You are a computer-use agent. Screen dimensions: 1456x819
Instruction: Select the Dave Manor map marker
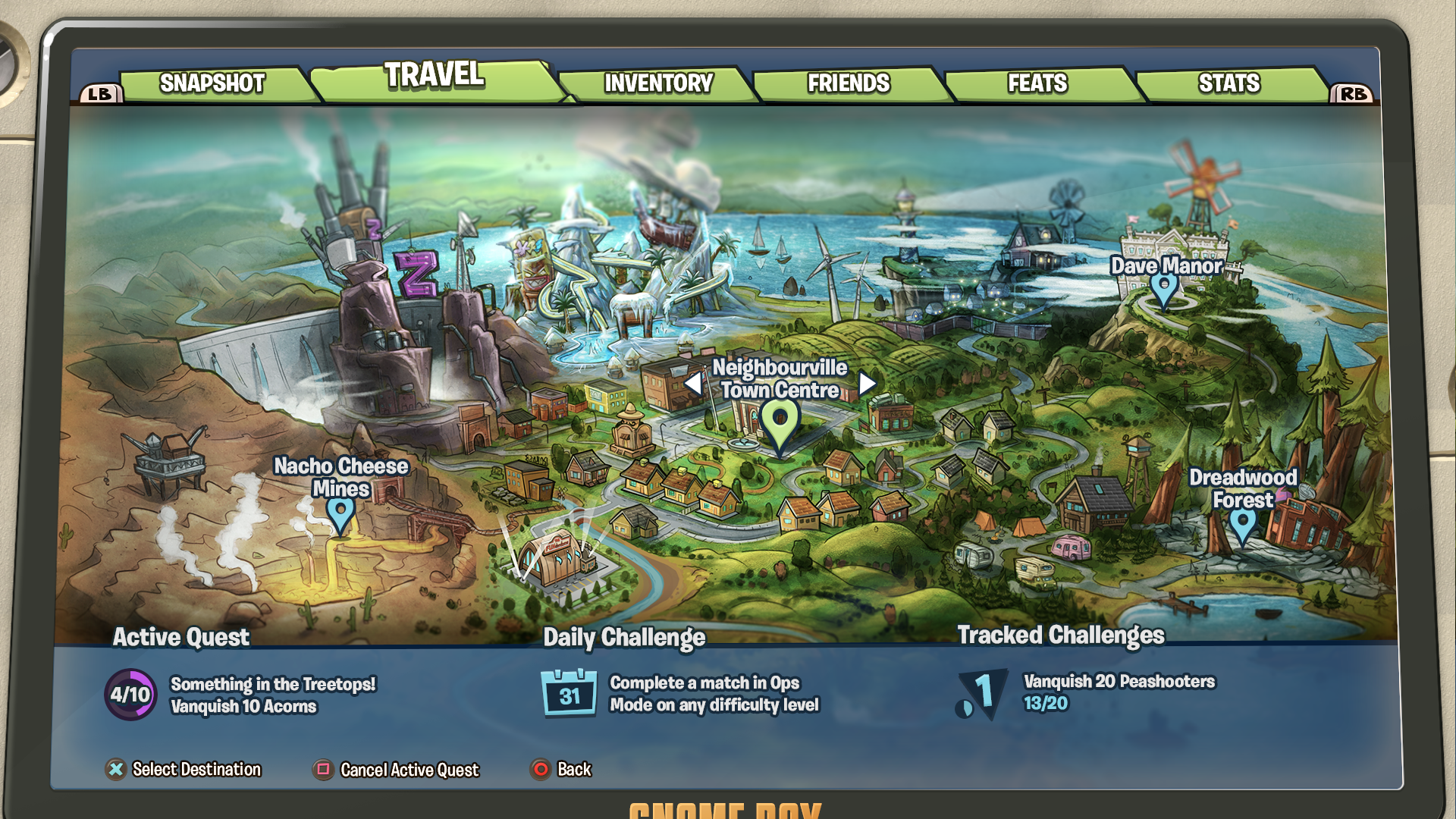pyautogui.click(x=1164, y=288)
